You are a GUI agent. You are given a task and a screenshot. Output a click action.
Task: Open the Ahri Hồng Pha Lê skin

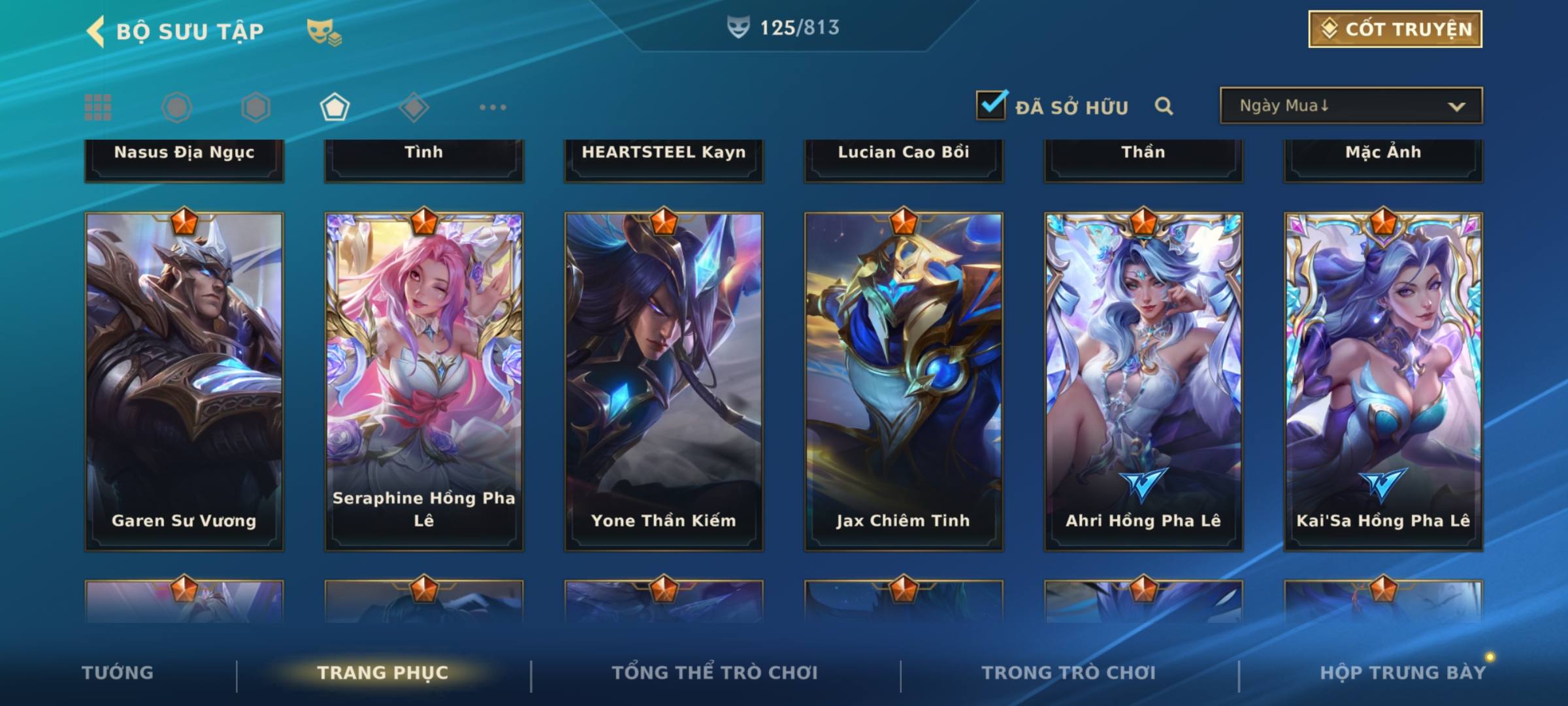pos(1143,381)
